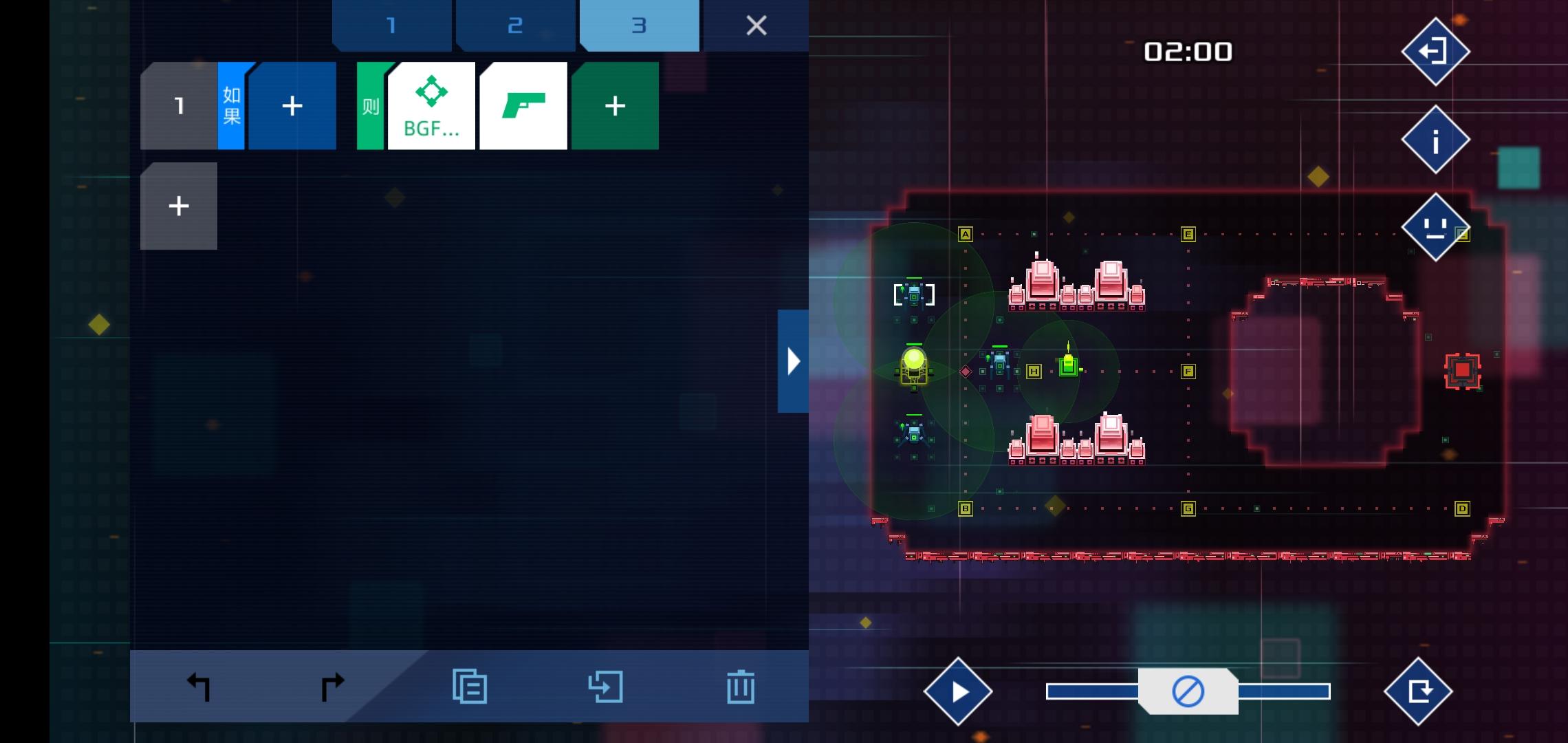Adjust the game speed slider

(1189, 691)
